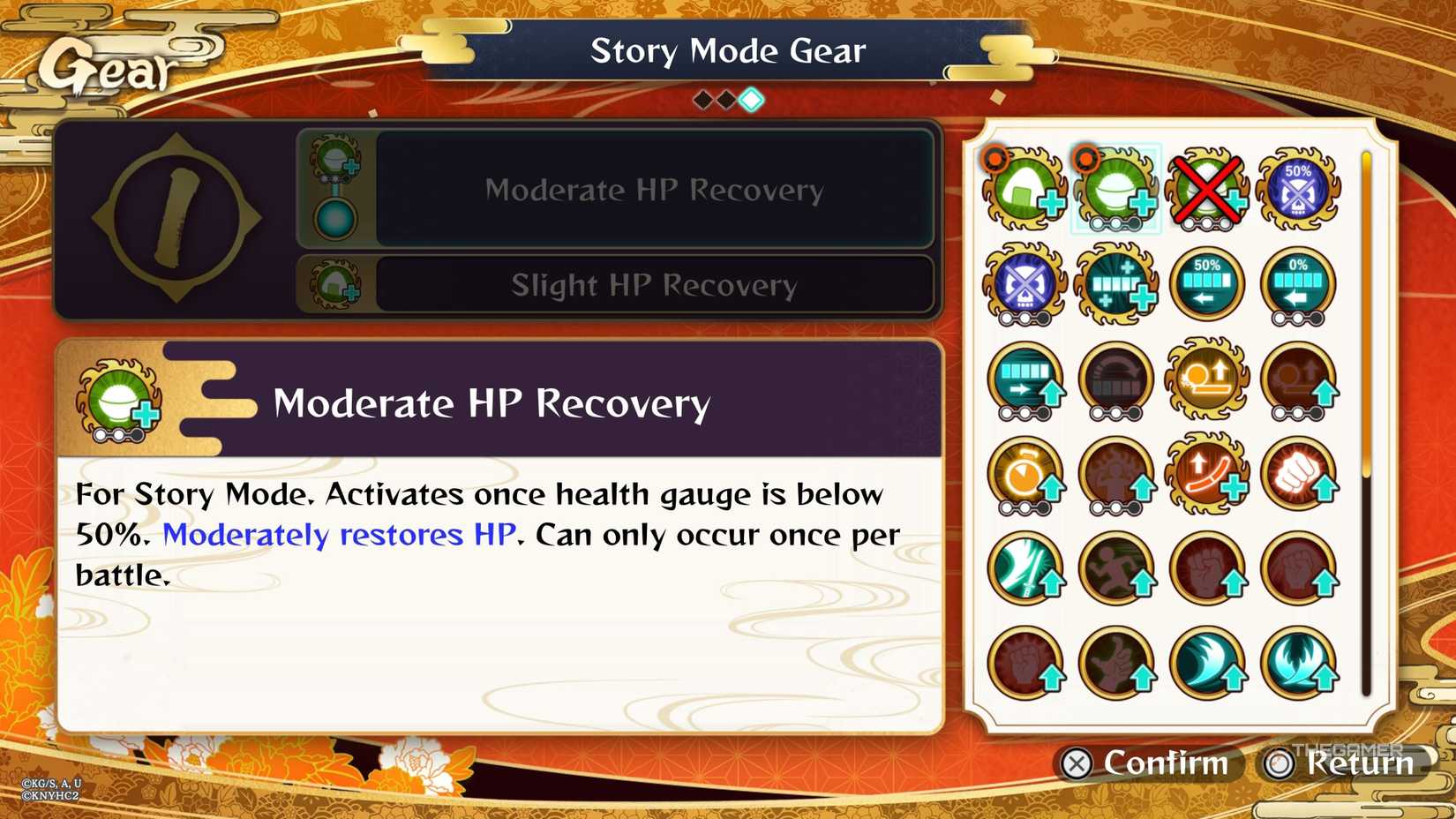1456x819 pixels.
Task: Toggle the equip marker on the onigiri gear
Action: 994,159
